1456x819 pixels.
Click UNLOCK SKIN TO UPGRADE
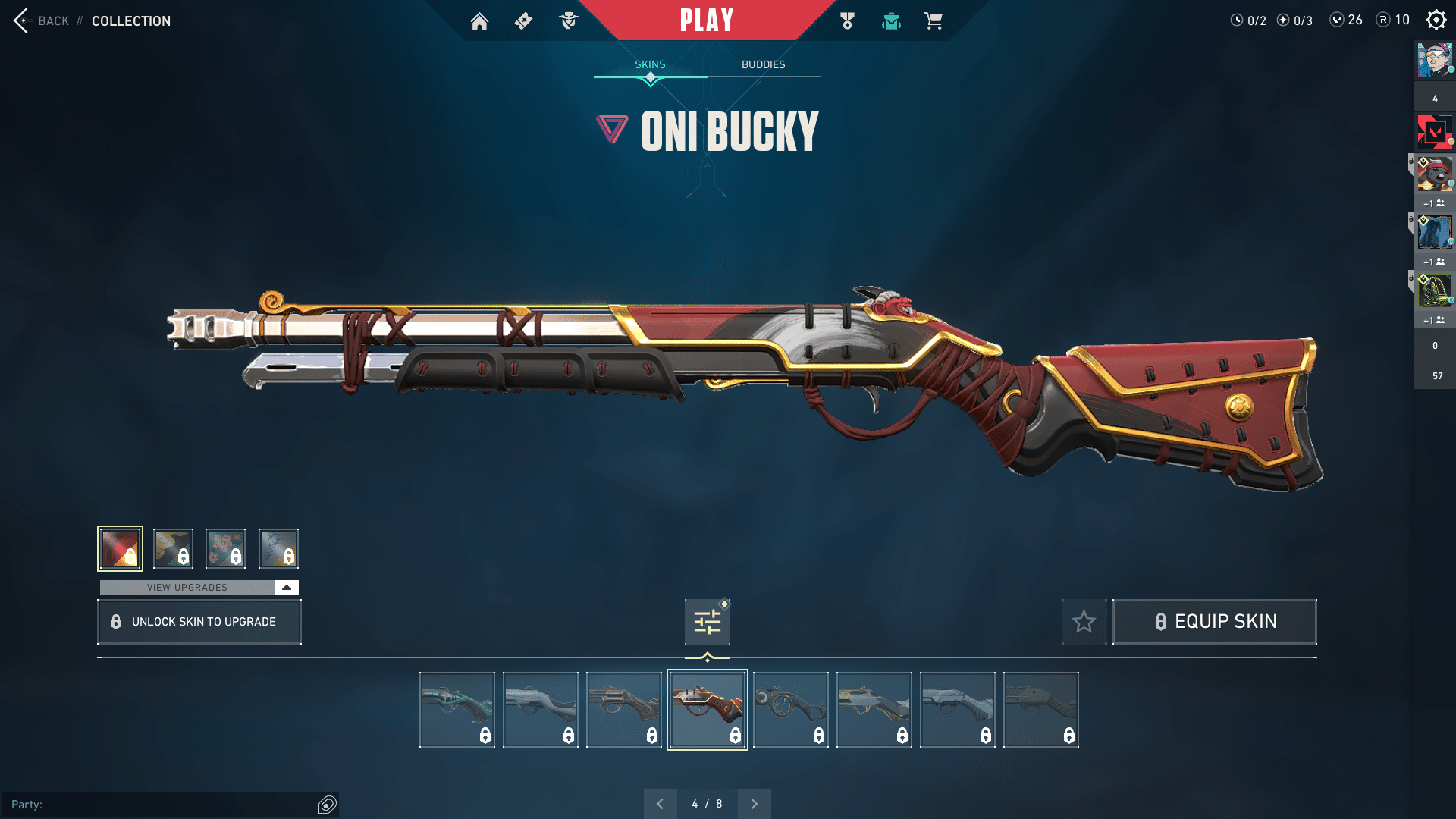199,621
